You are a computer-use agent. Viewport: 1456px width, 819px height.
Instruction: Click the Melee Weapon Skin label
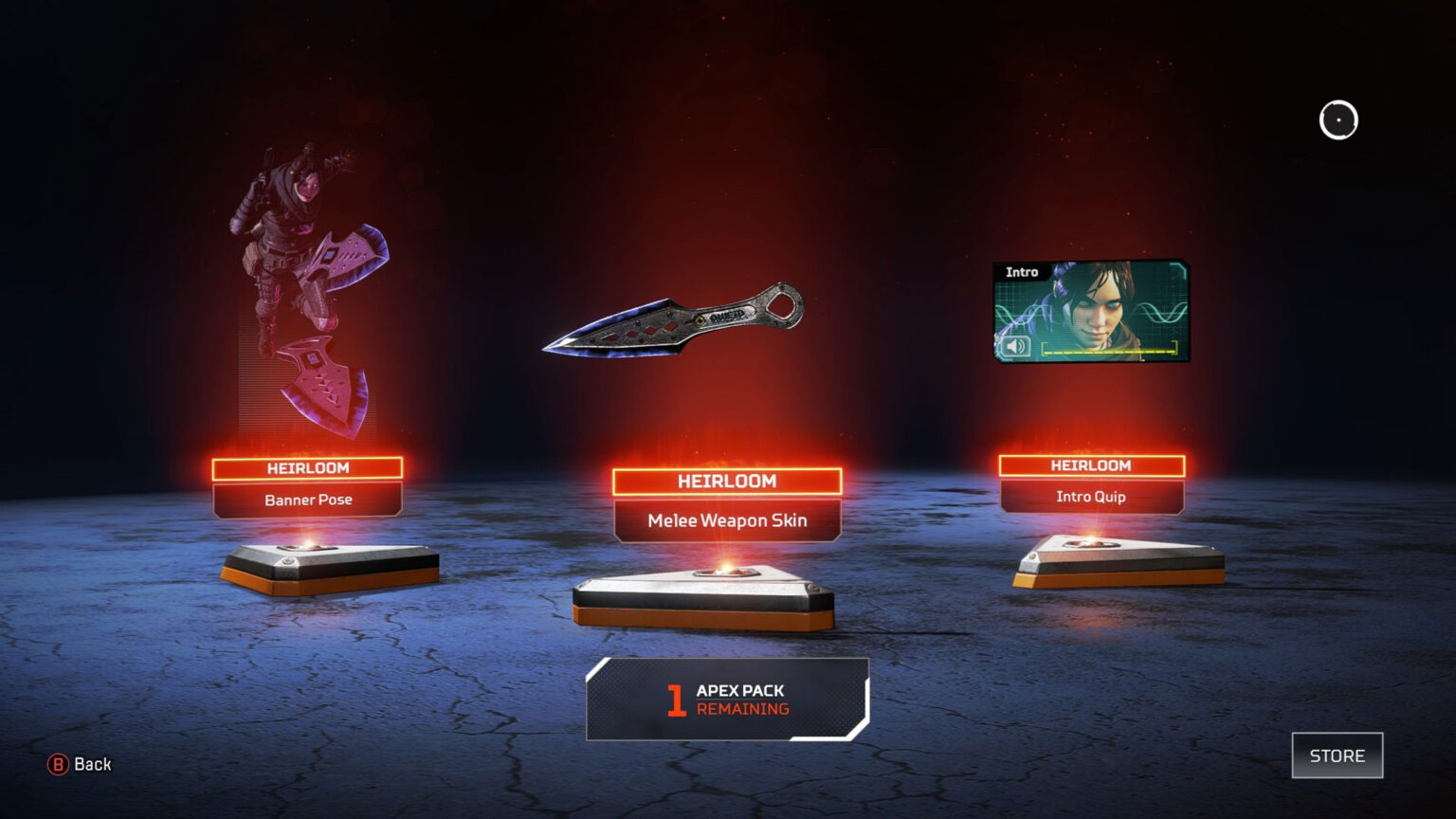coord(728,520)
